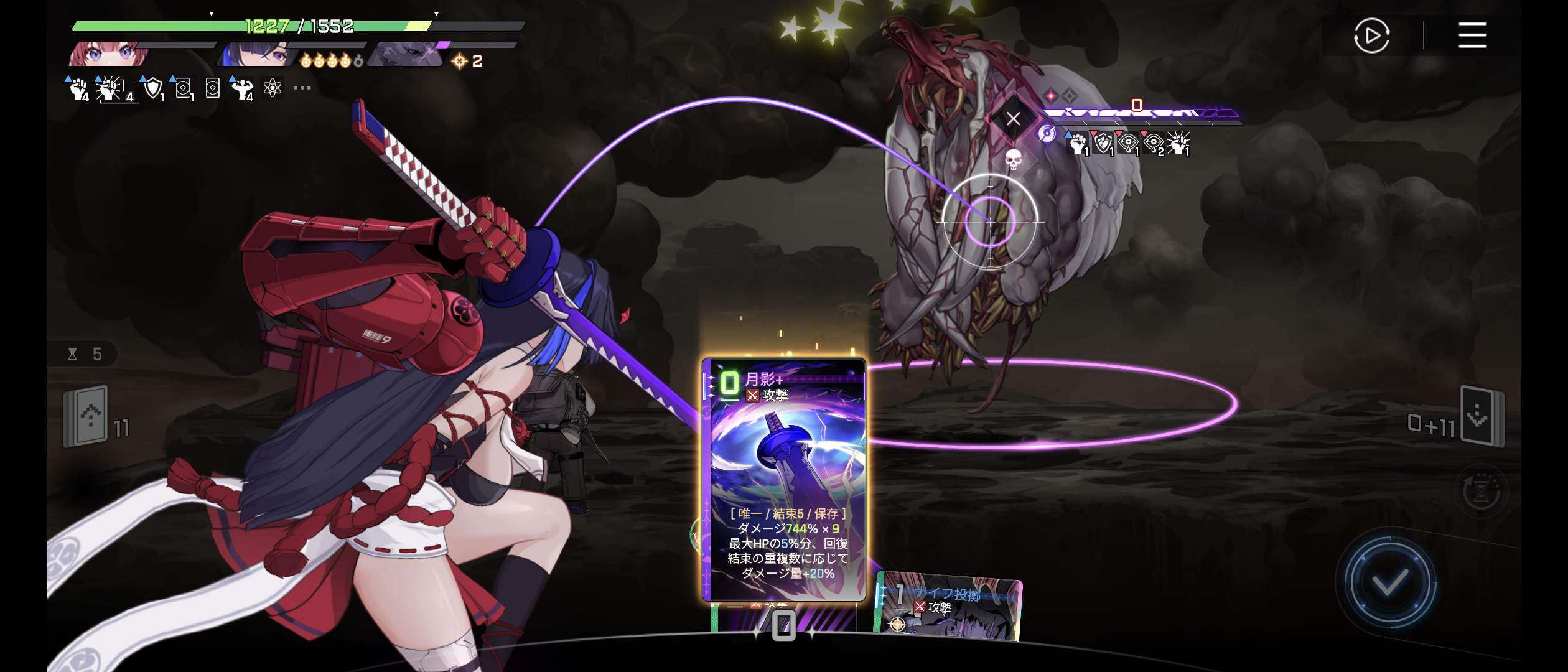The width and height of the screenshot is (1568, 672).
Task: Select the dark third character portrait
Action: pos(404,55)
